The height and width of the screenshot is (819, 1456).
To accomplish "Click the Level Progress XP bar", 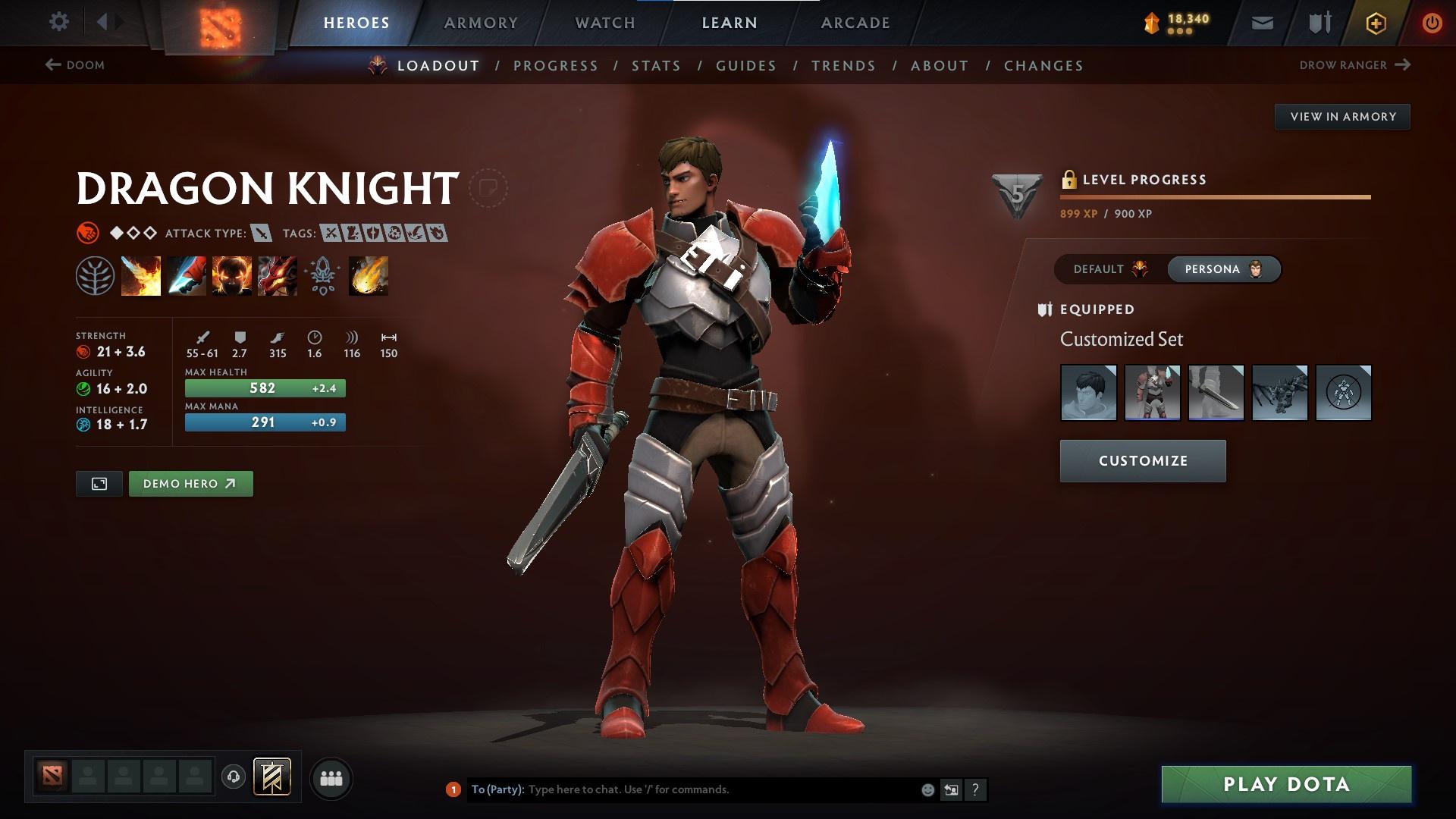I will [1213, 197].
